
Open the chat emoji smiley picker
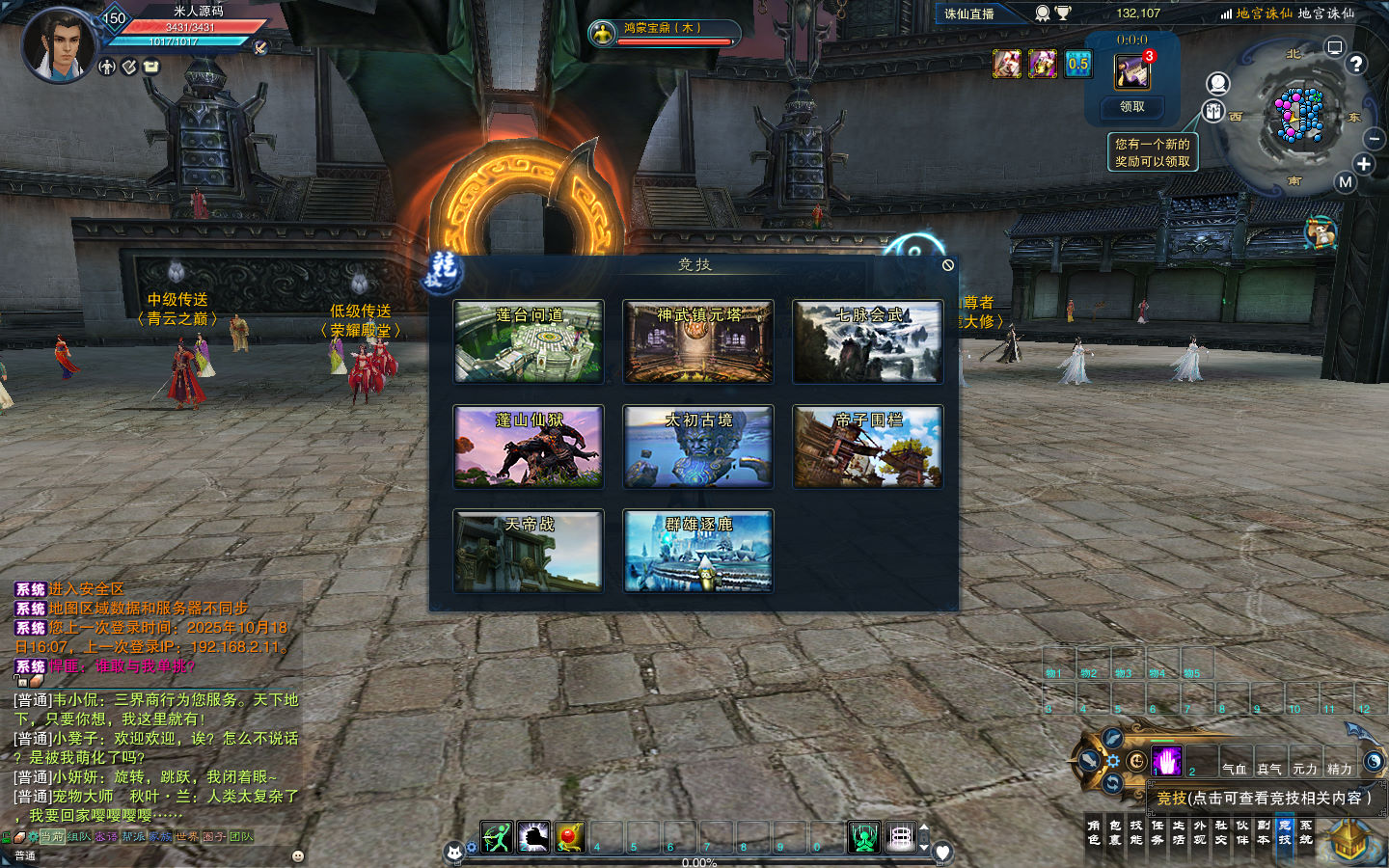298,855
